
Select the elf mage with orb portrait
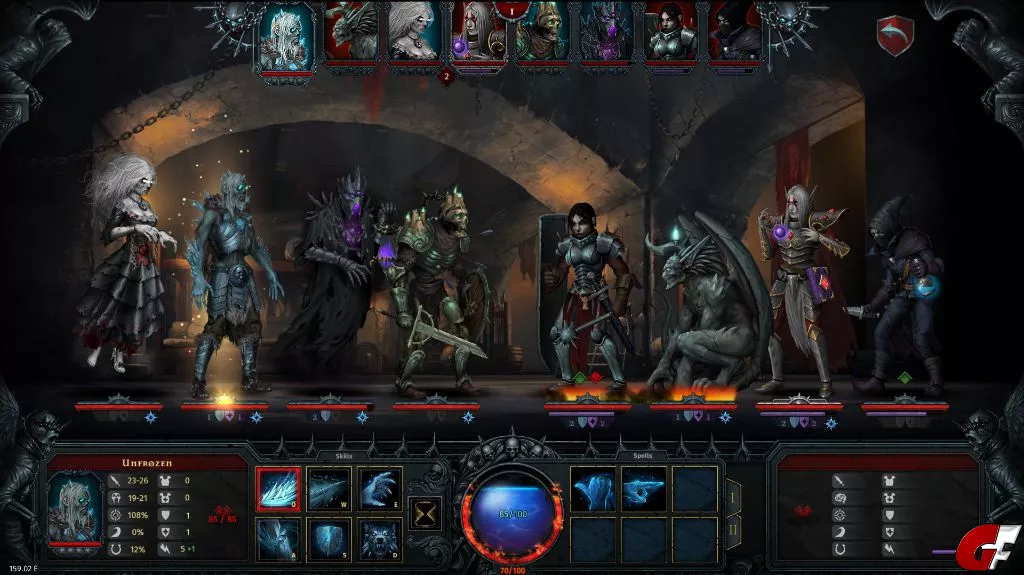coord(479,32)
